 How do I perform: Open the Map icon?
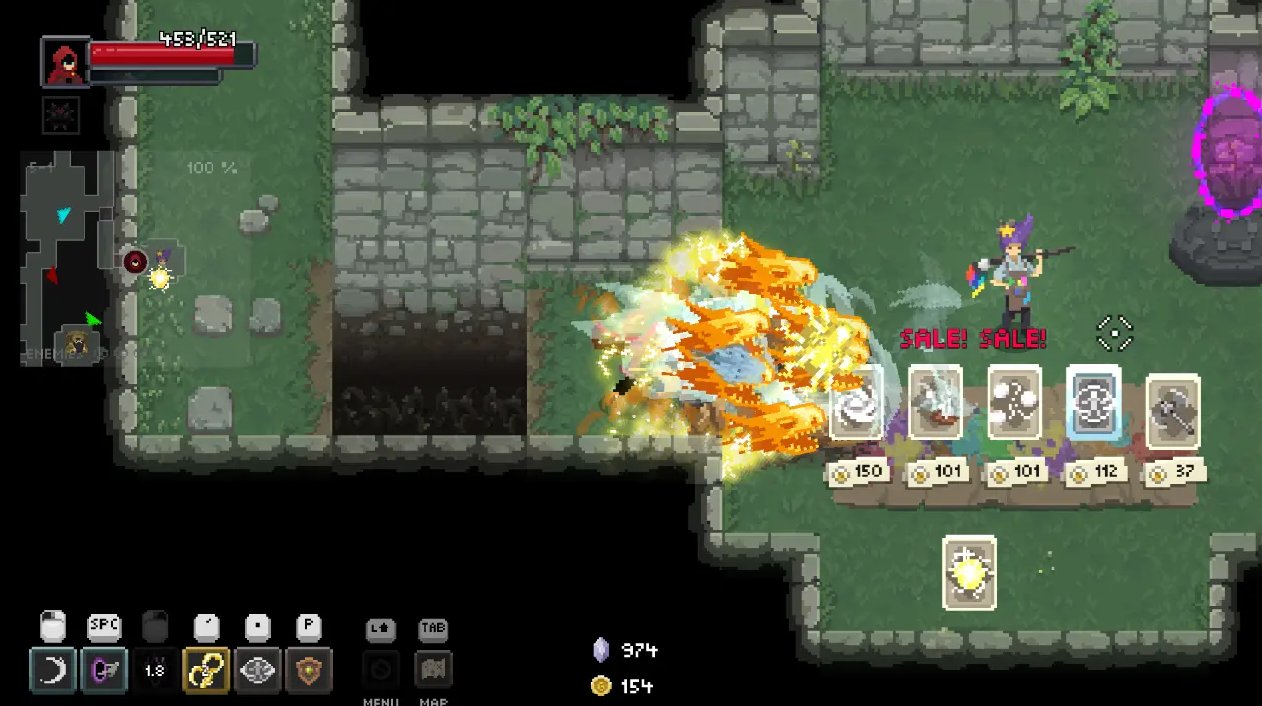click(433, 669)
